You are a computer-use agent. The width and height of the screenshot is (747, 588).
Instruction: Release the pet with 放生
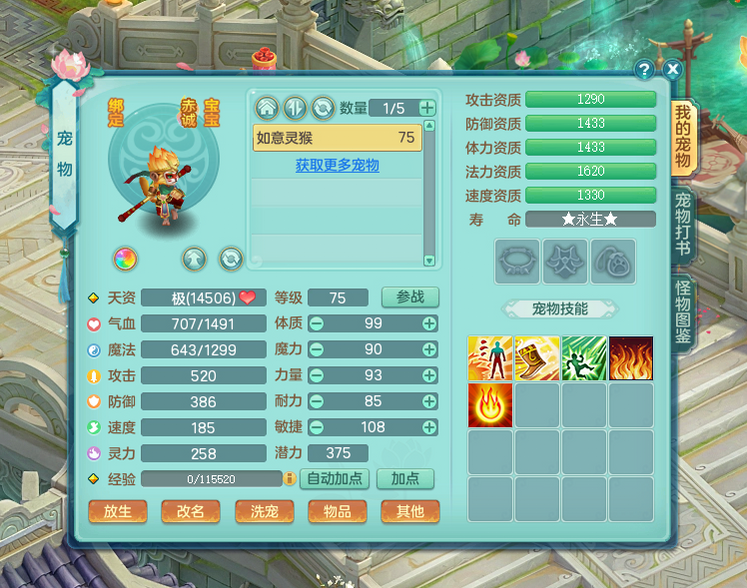coord(118,511)
